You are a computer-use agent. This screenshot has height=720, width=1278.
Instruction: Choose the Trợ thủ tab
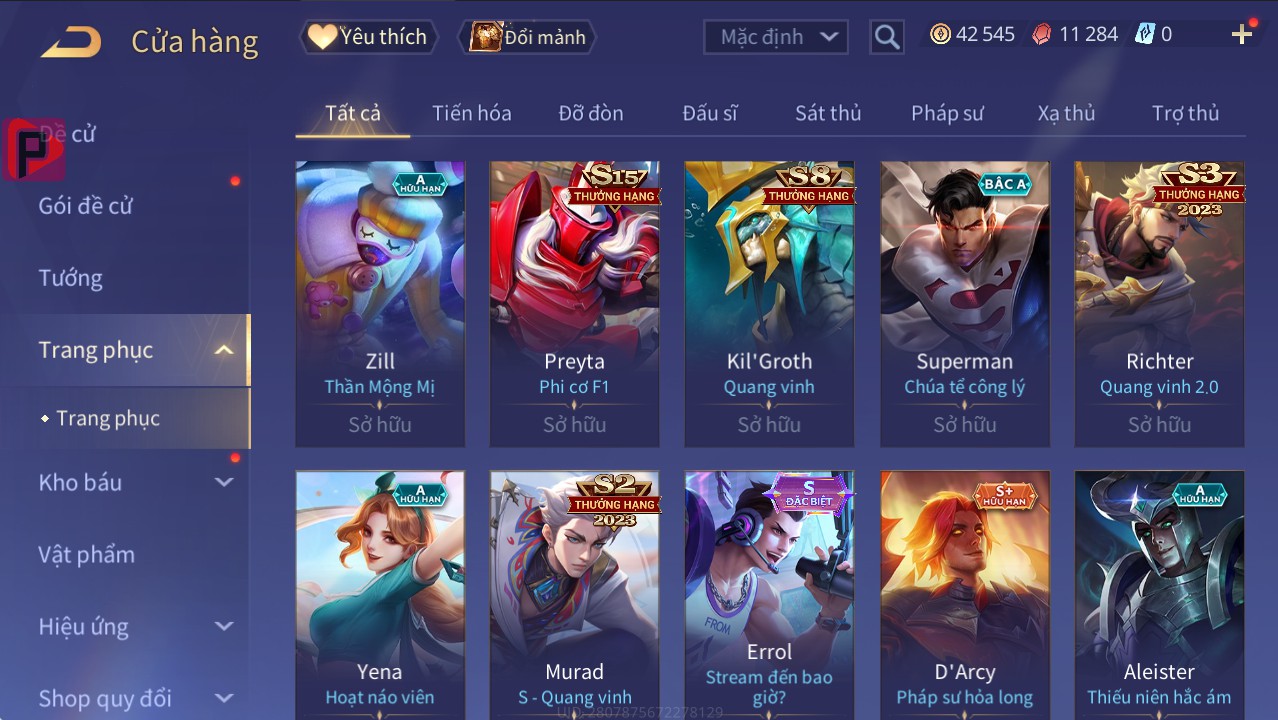pos(1185,113)
